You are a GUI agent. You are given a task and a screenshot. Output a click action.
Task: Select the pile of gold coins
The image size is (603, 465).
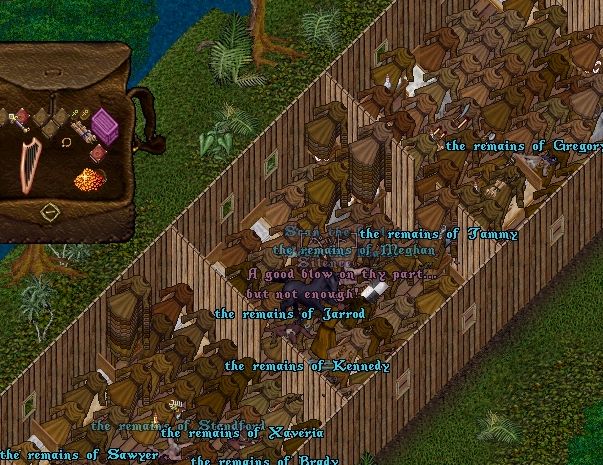91,181
